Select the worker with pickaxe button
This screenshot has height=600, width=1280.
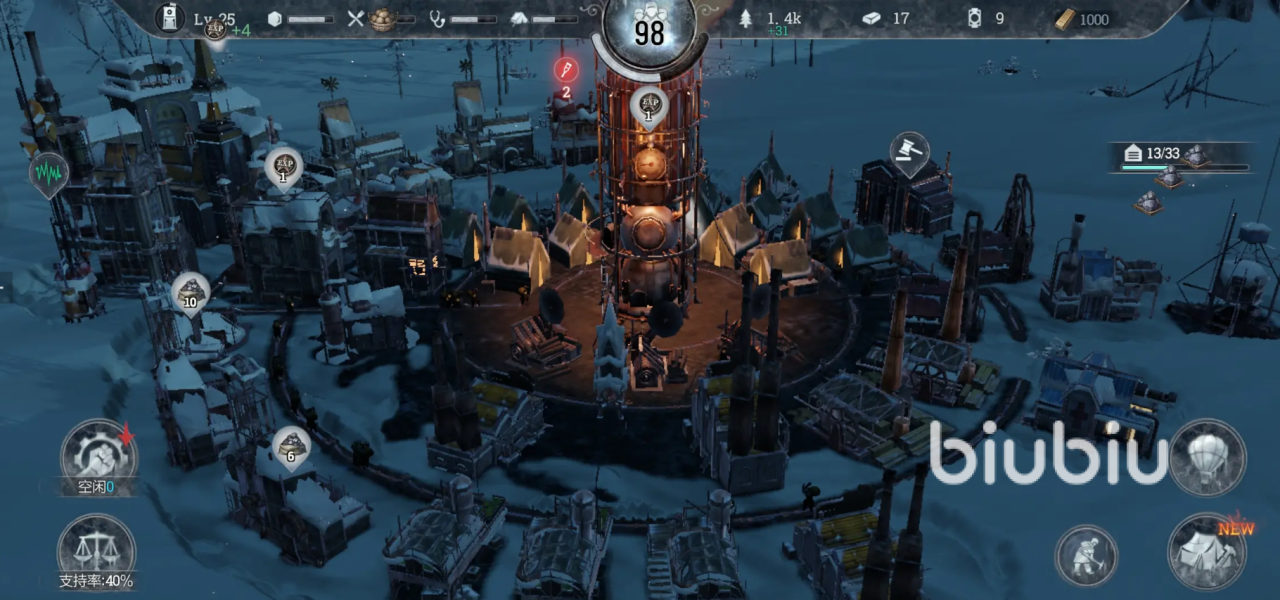pos(1087,555)
